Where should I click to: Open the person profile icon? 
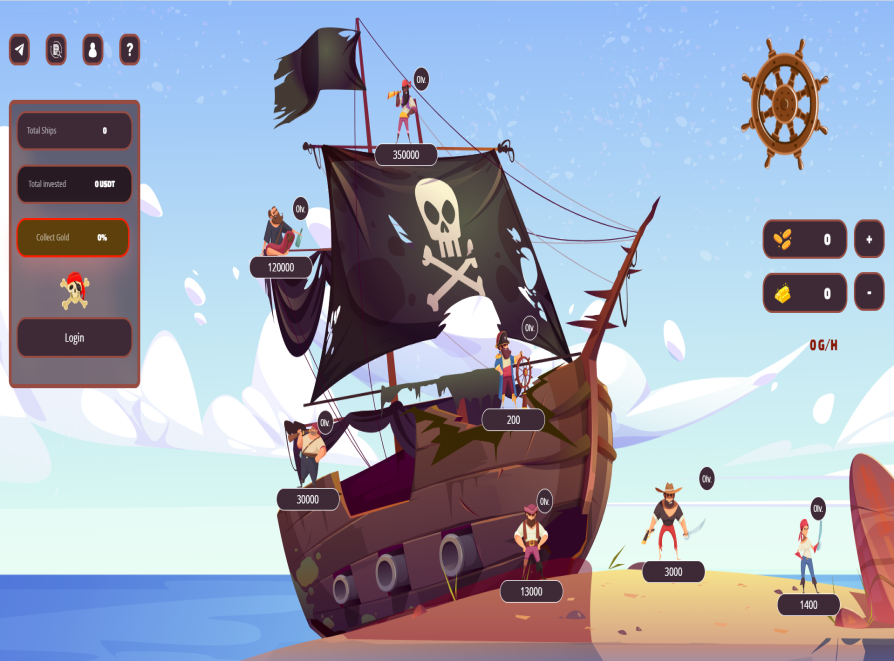pyautogui.click(x=92, y=49)
